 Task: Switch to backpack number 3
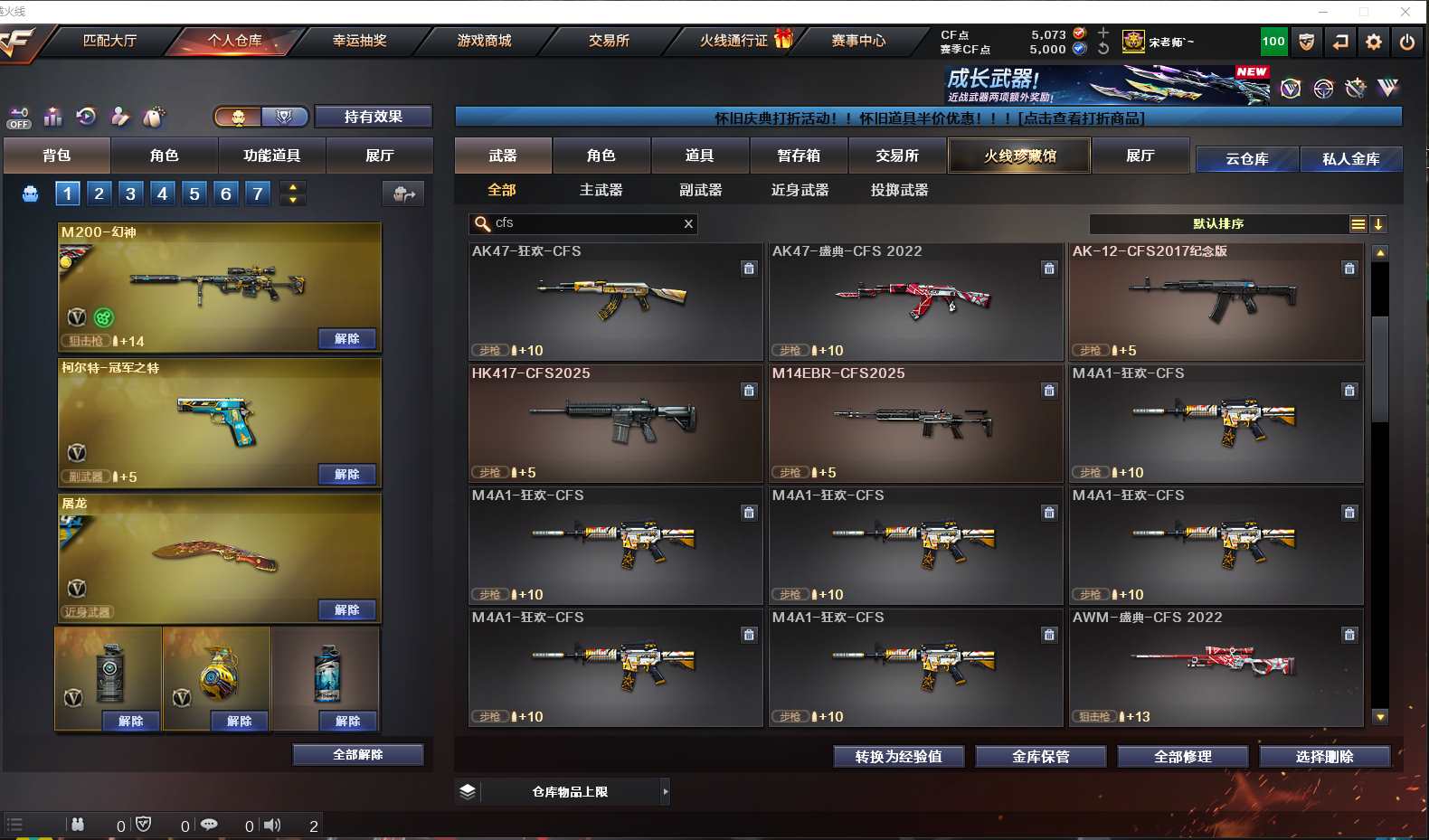pyautogui.click(x=131, y=193)
